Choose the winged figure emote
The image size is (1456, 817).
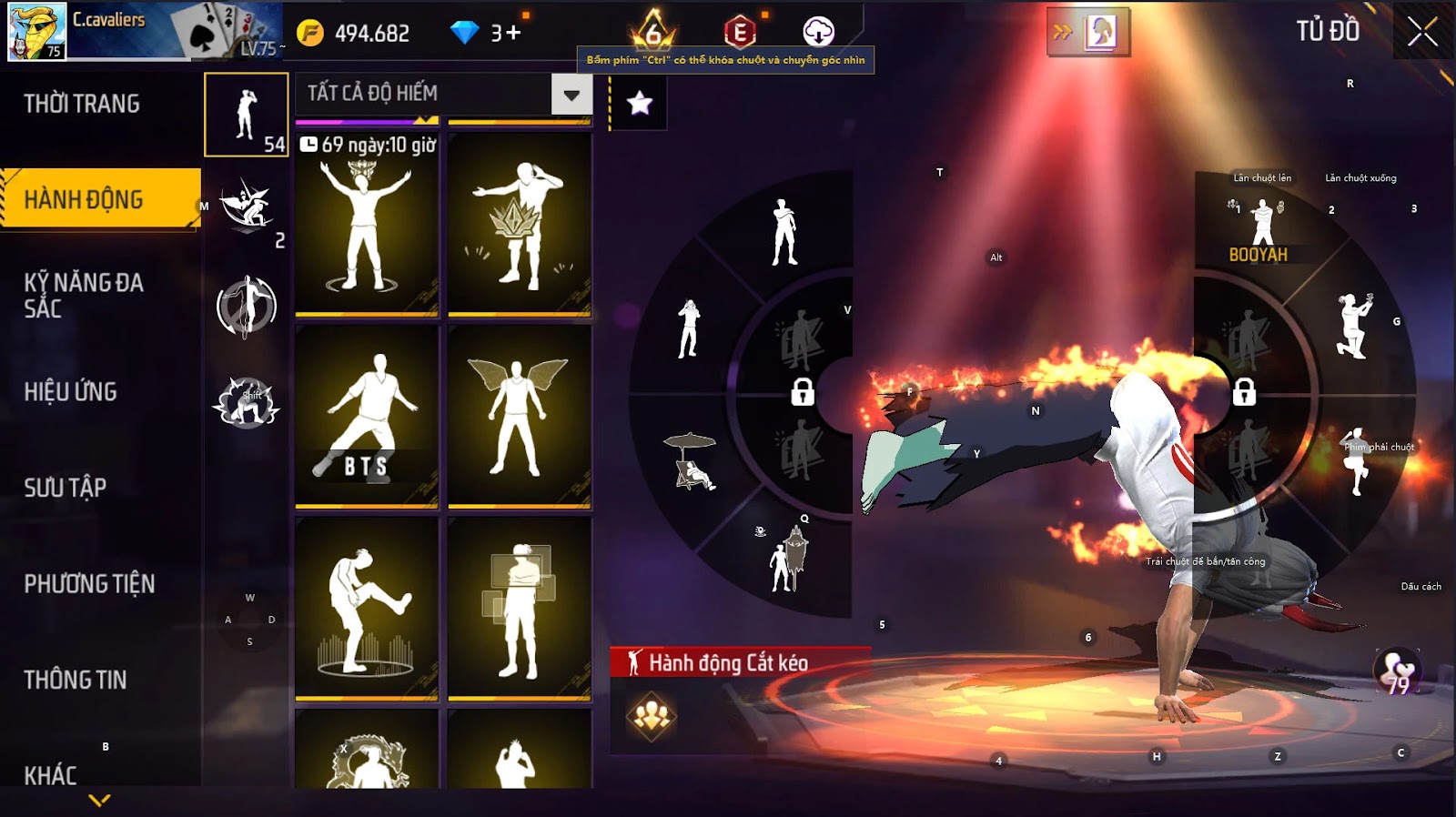(520, 415)
